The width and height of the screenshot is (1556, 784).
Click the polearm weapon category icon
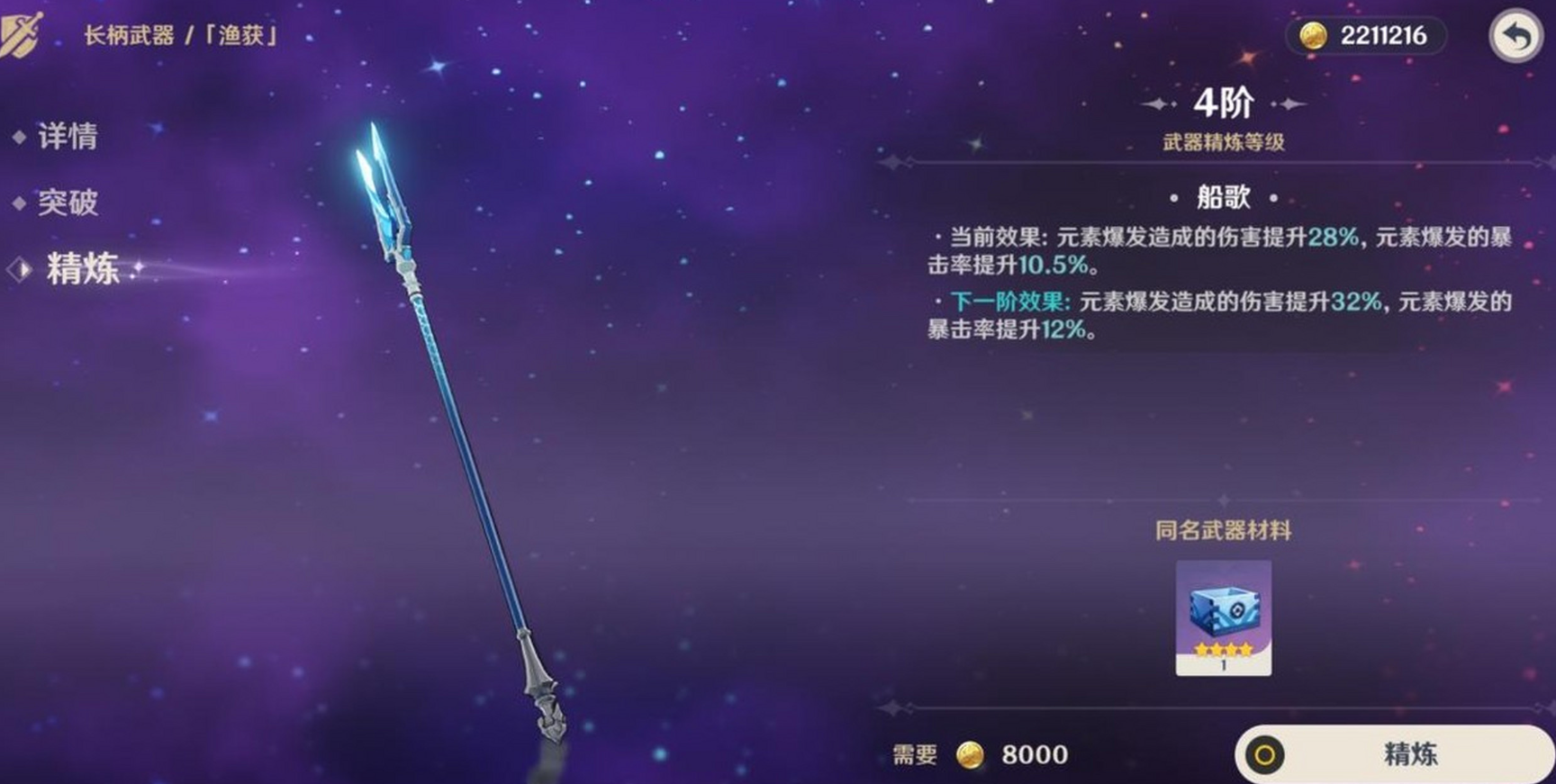(21, 35)
